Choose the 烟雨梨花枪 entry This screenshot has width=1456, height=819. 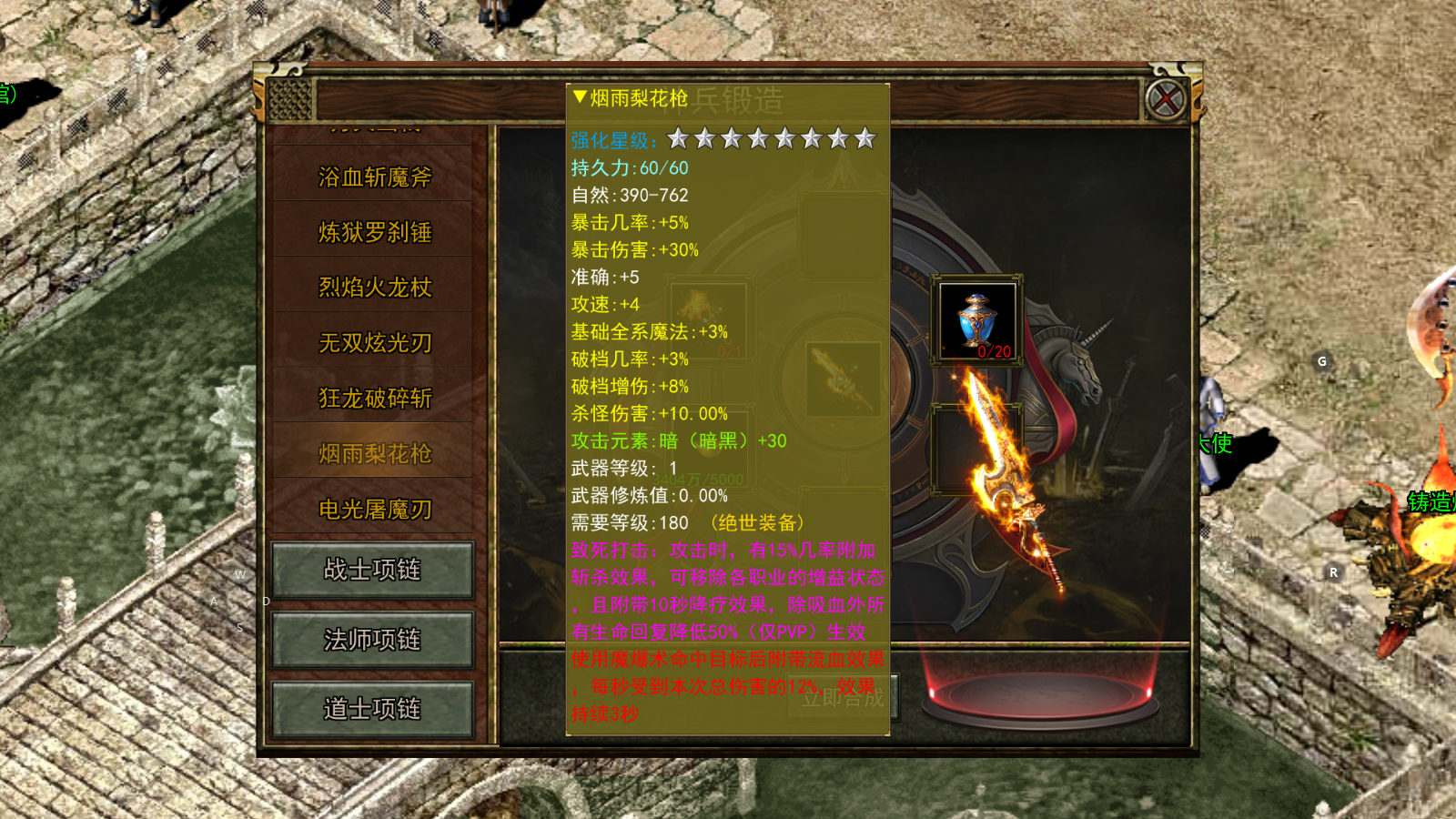point(375,454)
